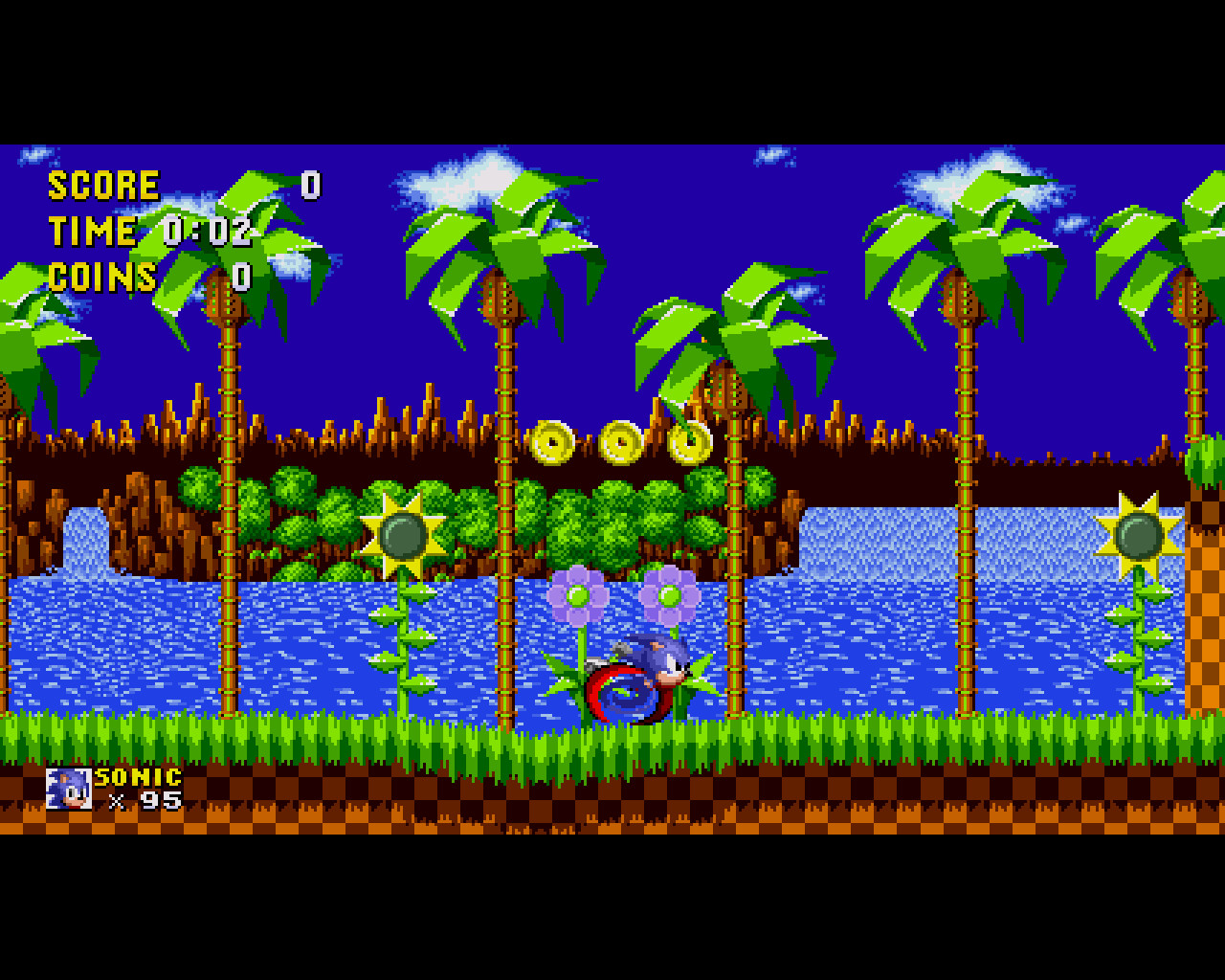Click the SCORE label in the HUD
1225x980 pixels.
[x=103, y=186]
